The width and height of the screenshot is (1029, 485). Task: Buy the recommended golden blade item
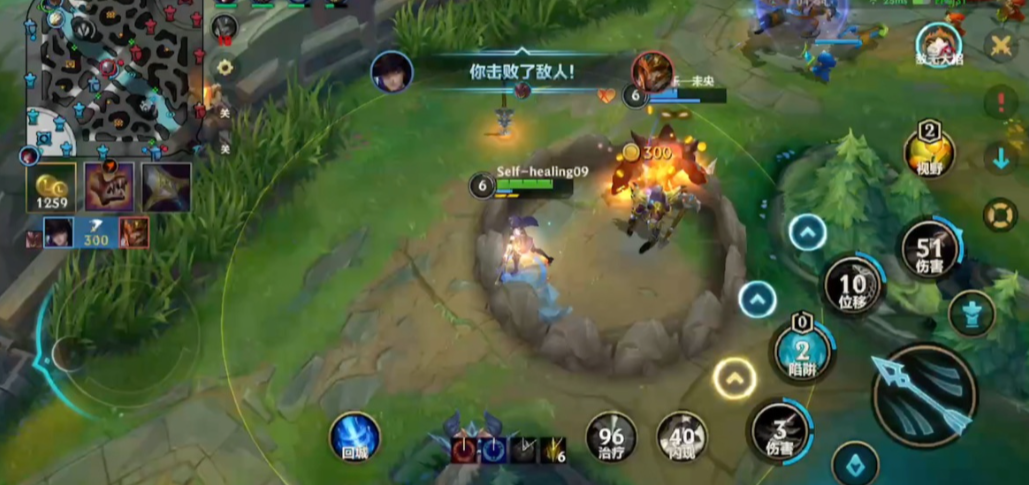pyautogui.click(x=167, y=187)
